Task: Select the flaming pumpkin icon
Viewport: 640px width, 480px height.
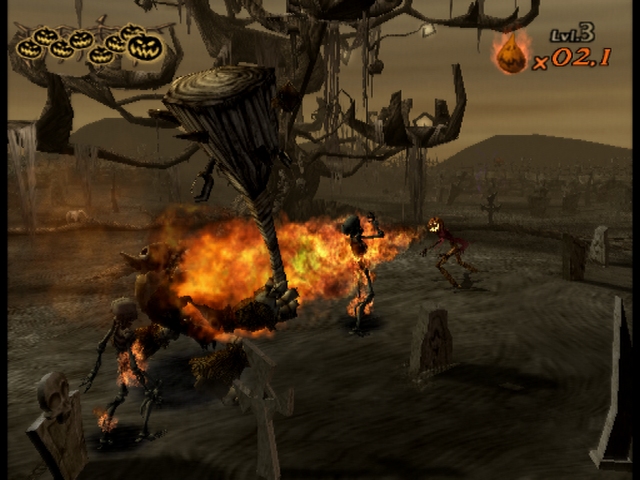Action: (511, 54)
